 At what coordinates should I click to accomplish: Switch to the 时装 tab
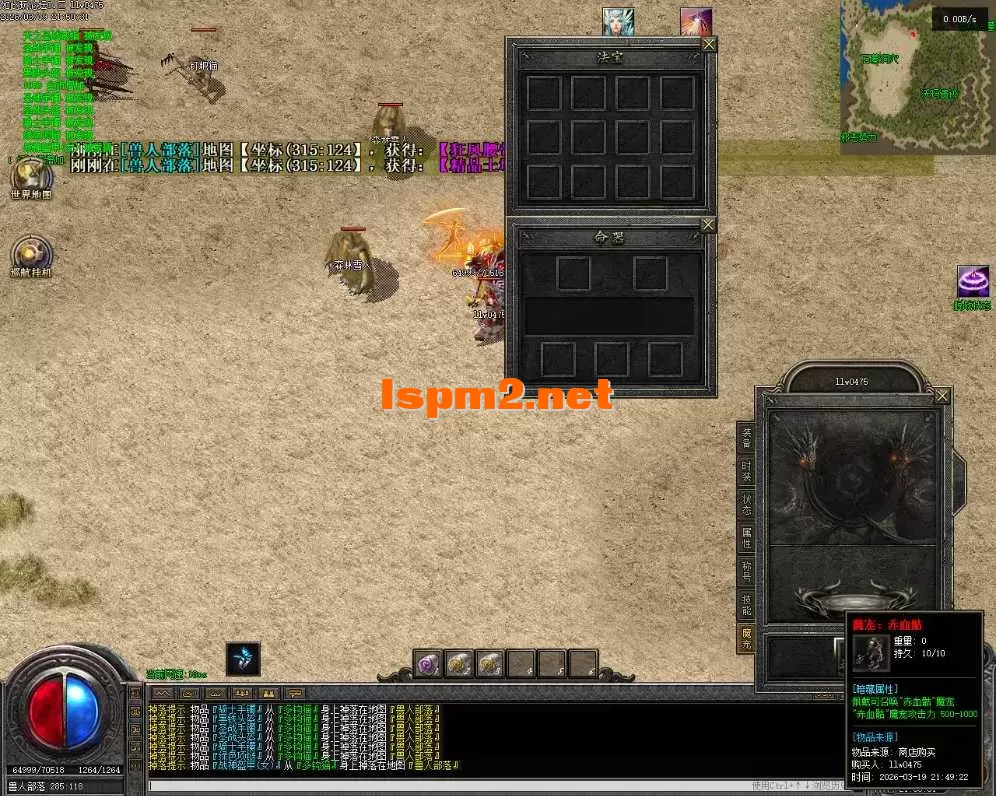(x=746, y=469)
